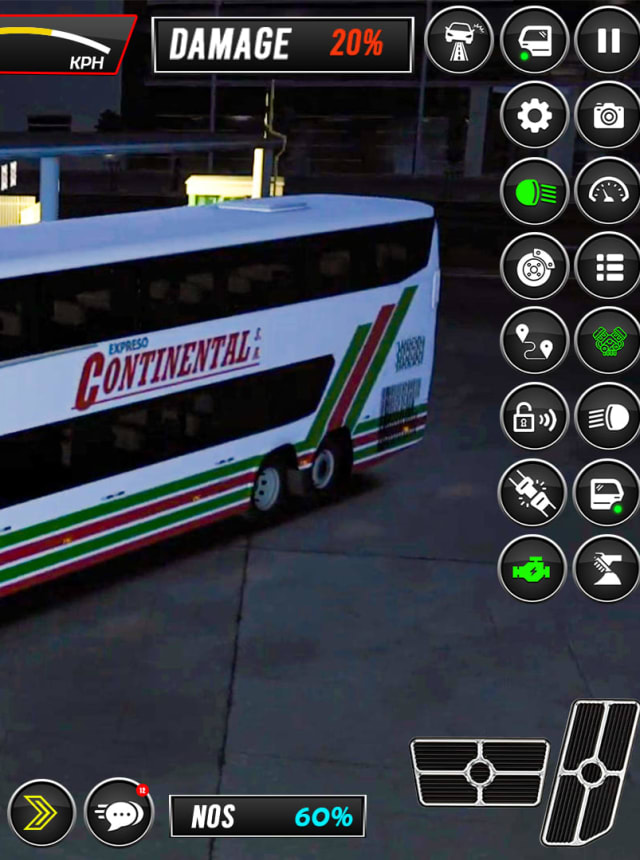
Task: Step on the wide brake pedal
Action: [x=480, y=772]
